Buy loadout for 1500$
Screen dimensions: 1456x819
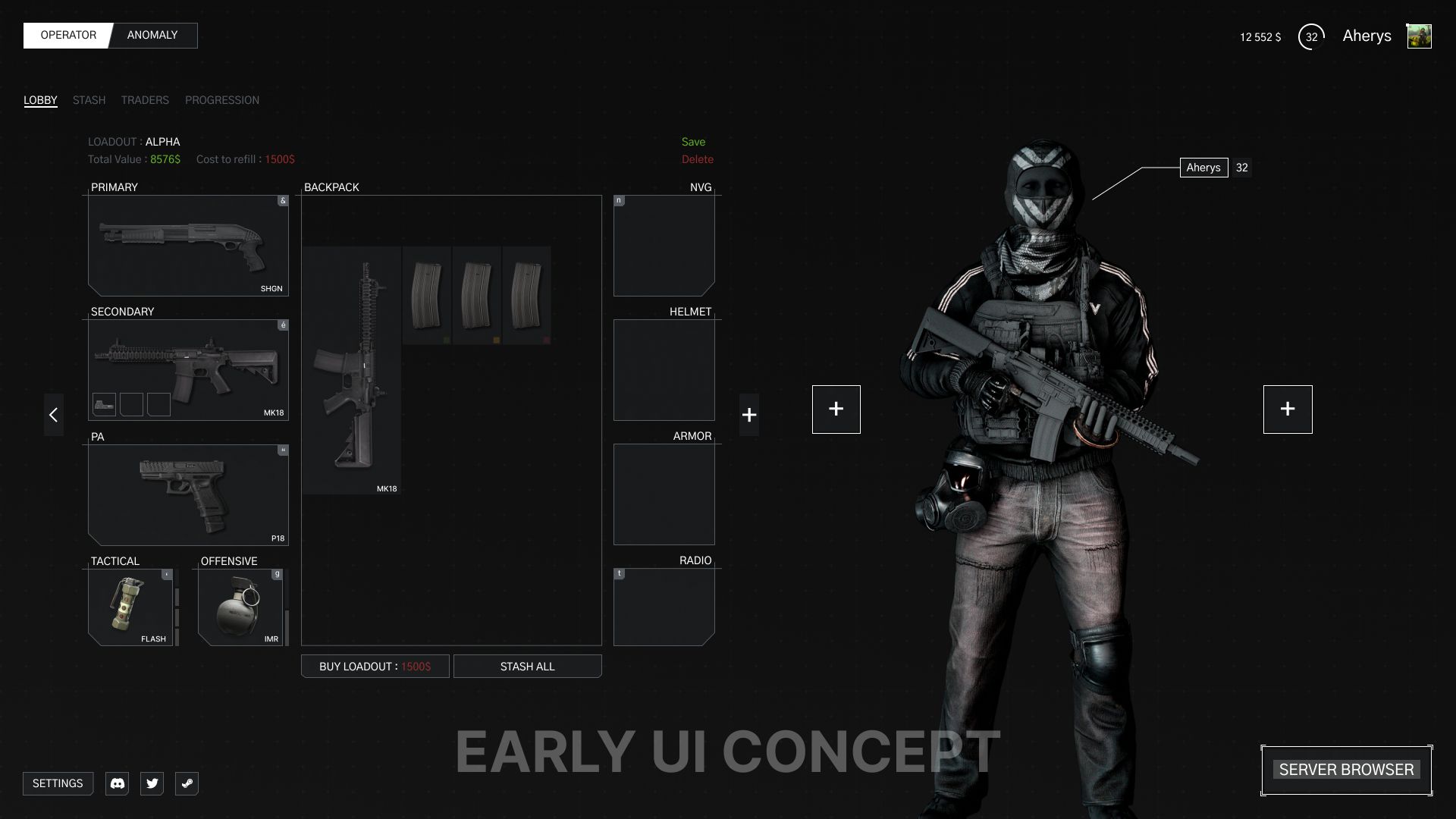pos(375,667)
